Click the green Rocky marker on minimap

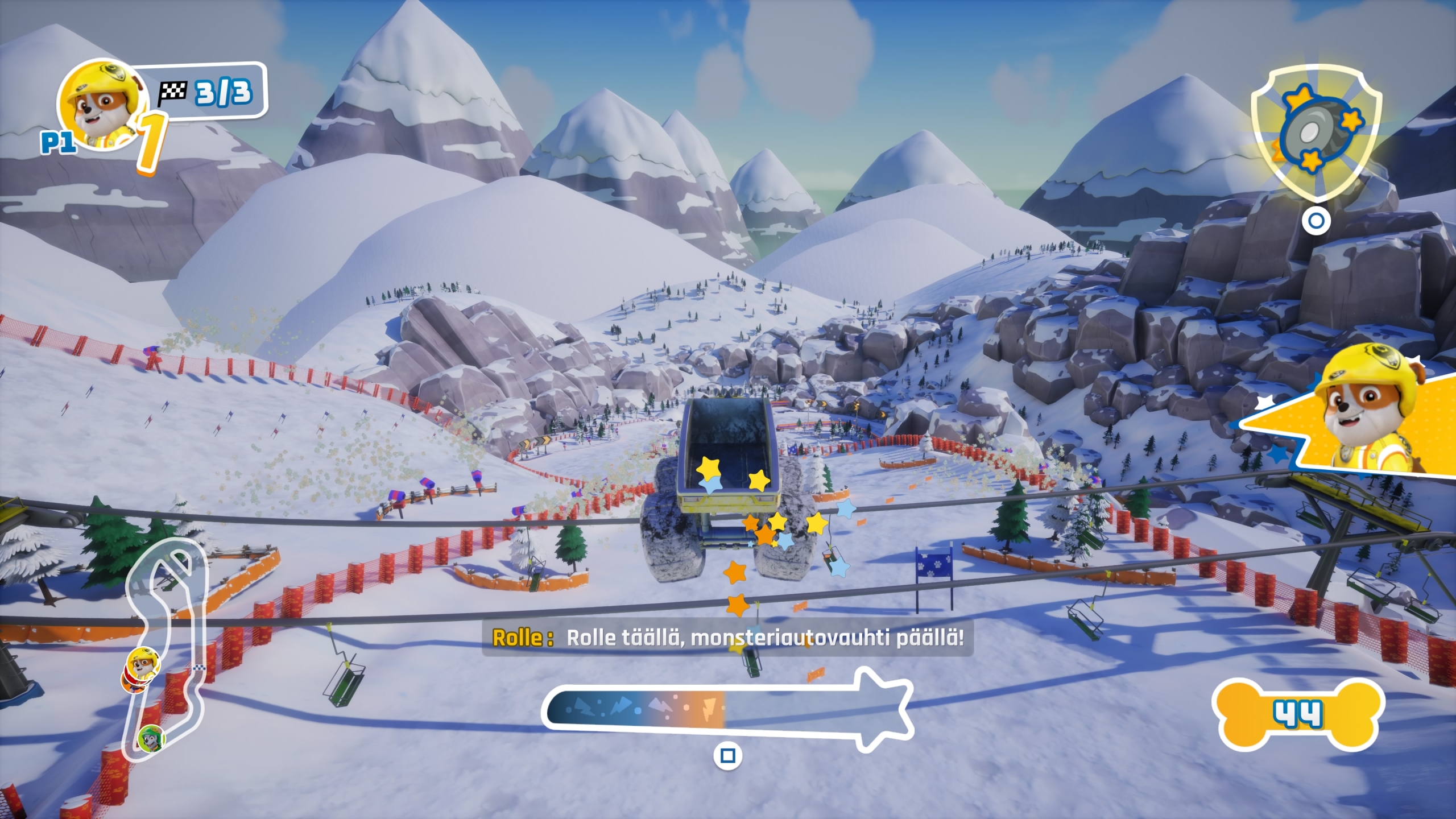click(x=151, y=738)
